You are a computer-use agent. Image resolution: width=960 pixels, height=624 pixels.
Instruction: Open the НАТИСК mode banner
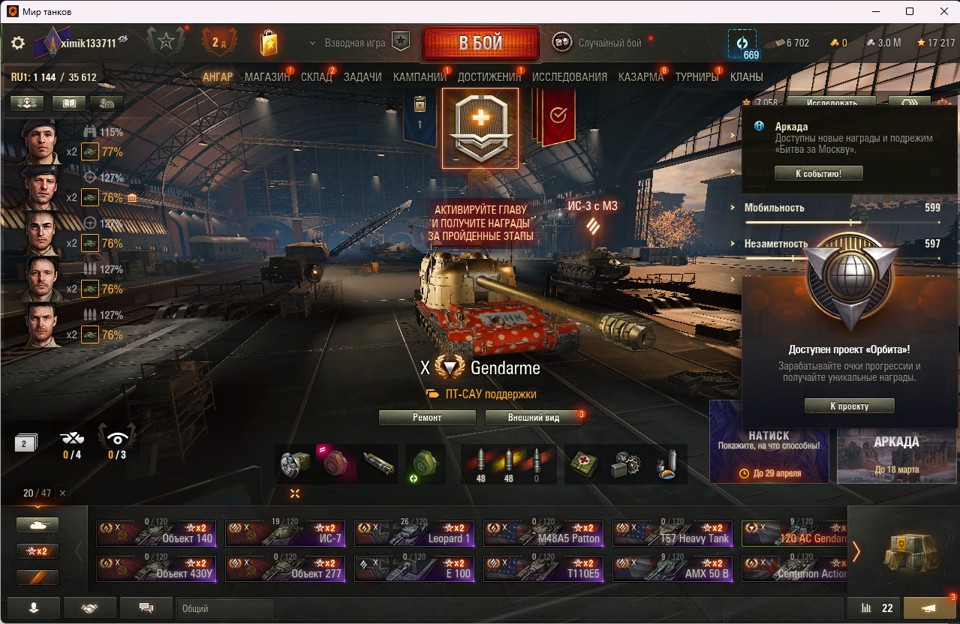pyautogui.click(x=769, y=441)
